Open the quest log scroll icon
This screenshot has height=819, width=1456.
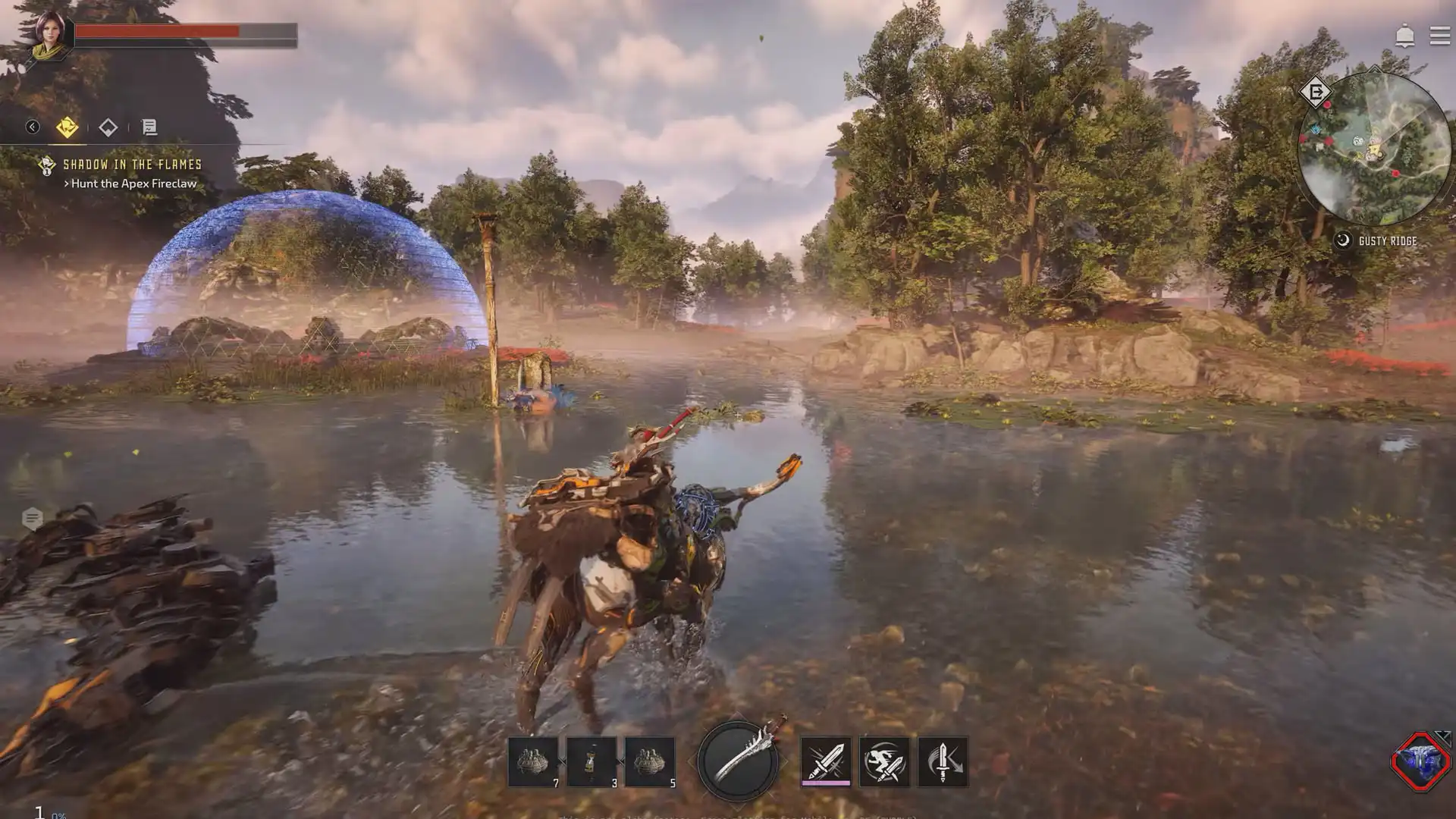149,127
